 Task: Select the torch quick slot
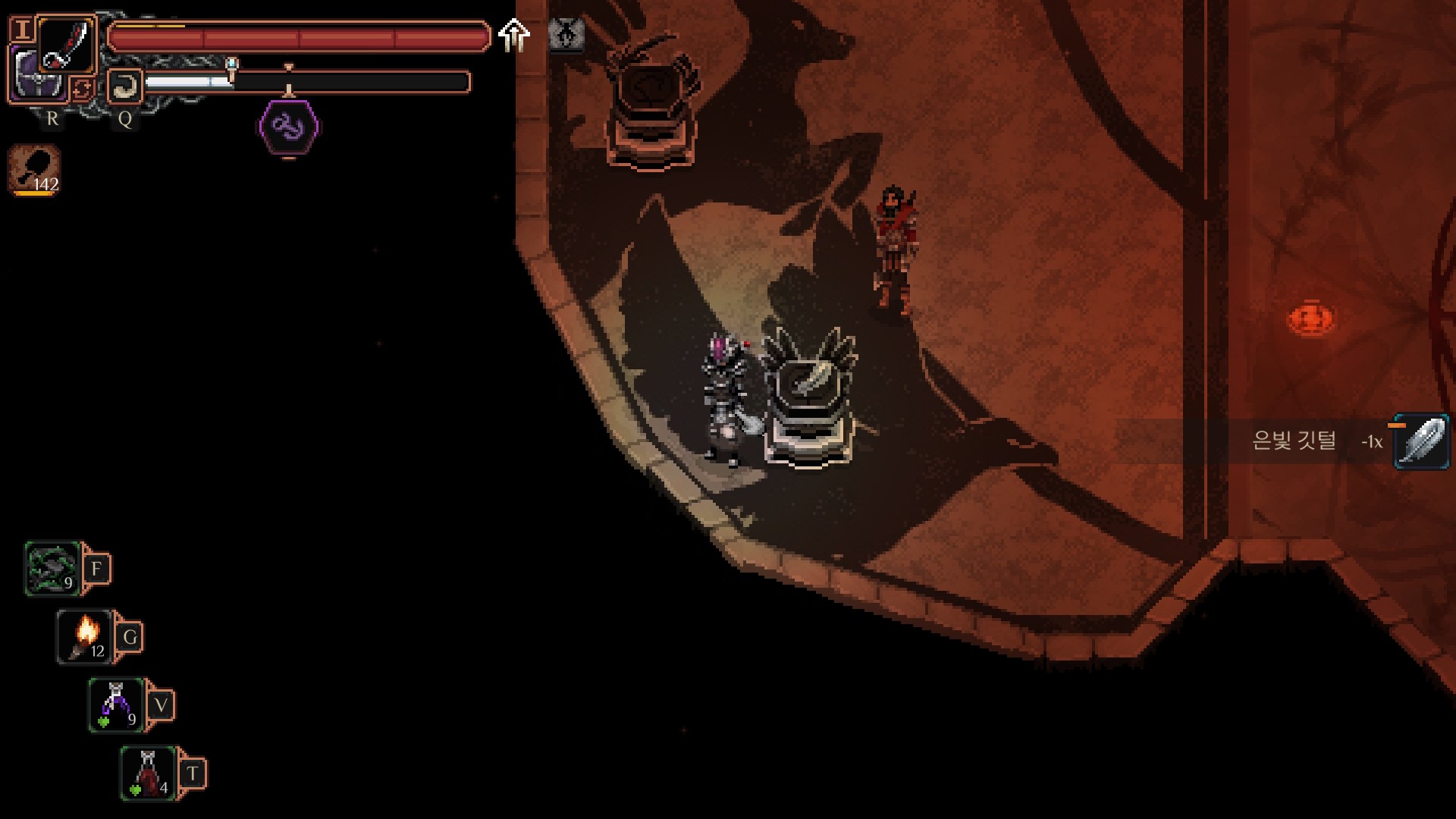click(85, 637)
